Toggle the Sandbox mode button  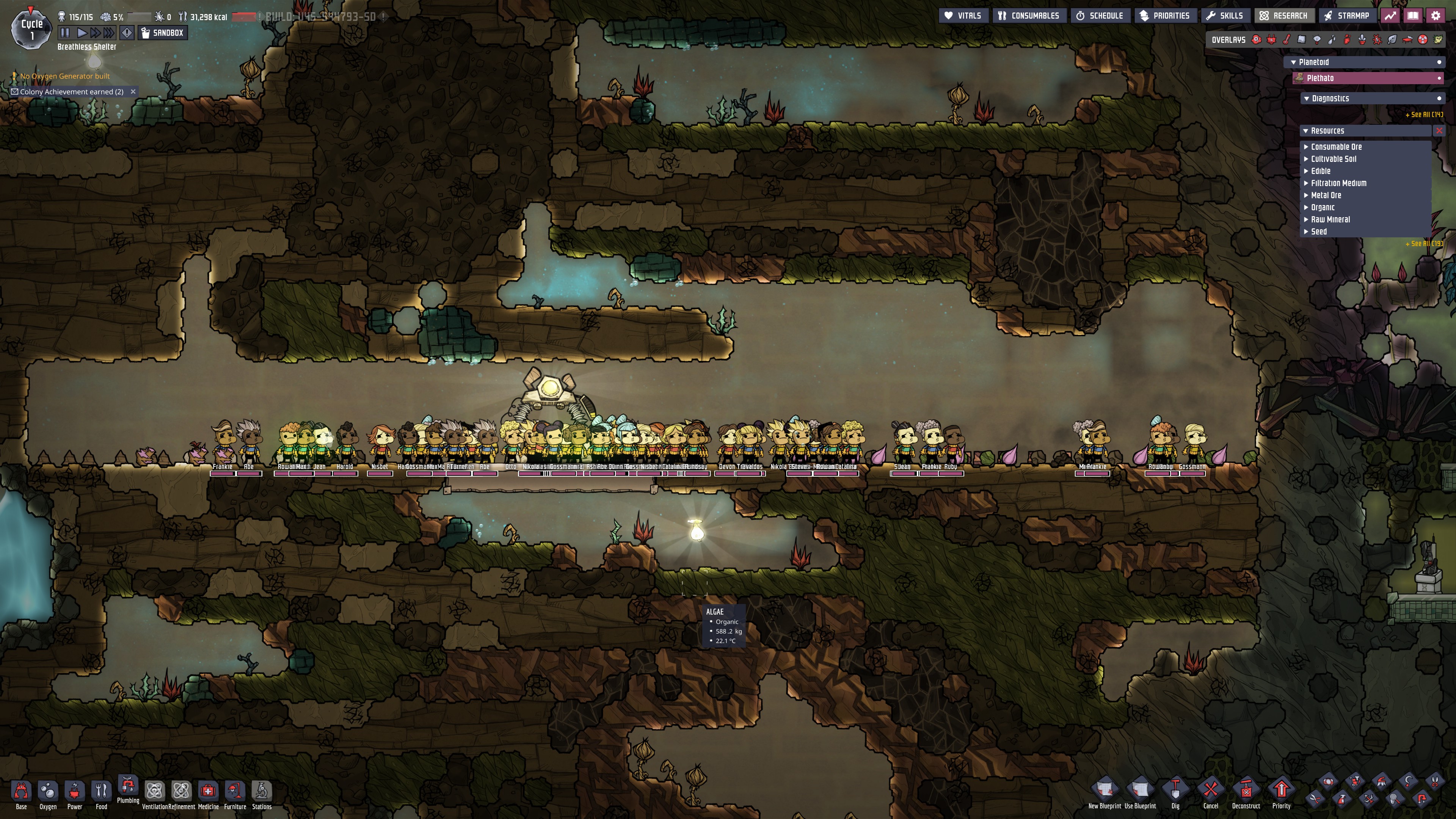162,33
